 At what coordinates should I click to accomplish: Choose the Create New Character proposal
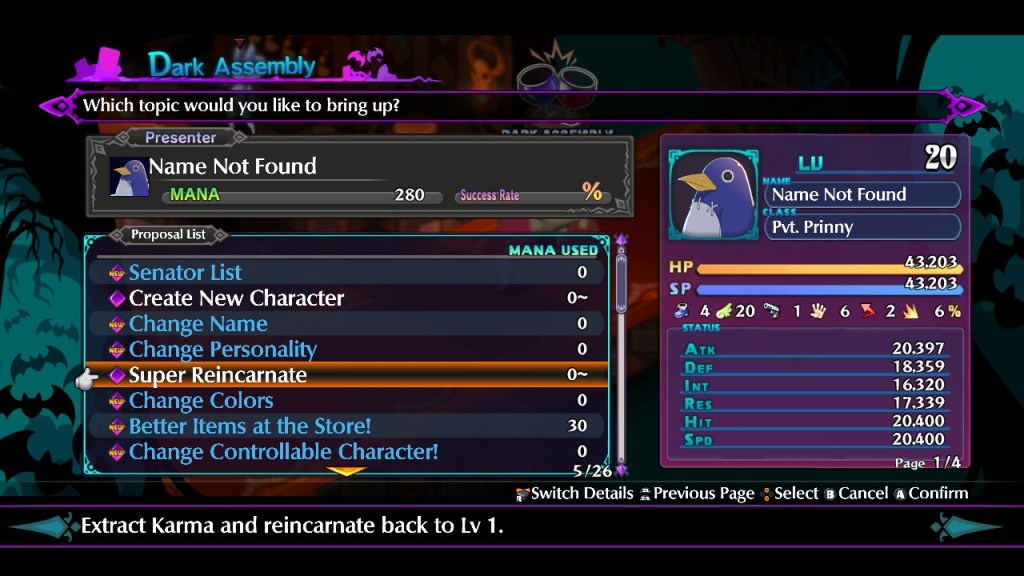[236, 298]
